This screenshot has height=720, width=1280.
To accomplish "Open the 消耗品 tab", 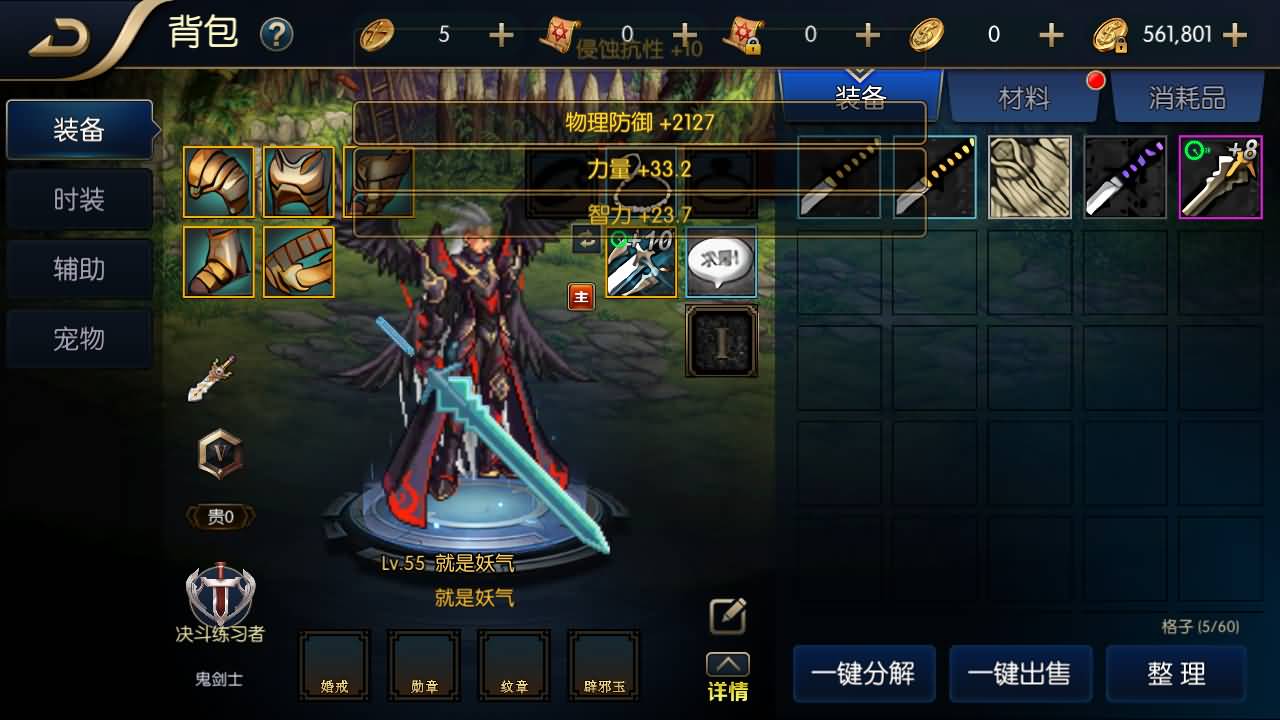I will (x=1188, y=97).
